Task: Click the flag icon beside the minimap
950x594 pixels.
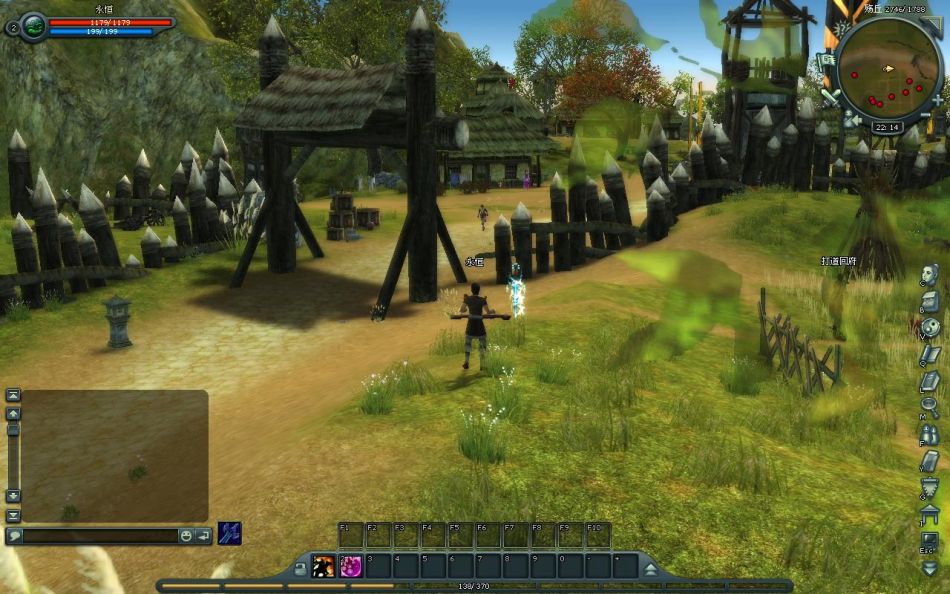Action: pyautogui.click(x=827, y=60)
